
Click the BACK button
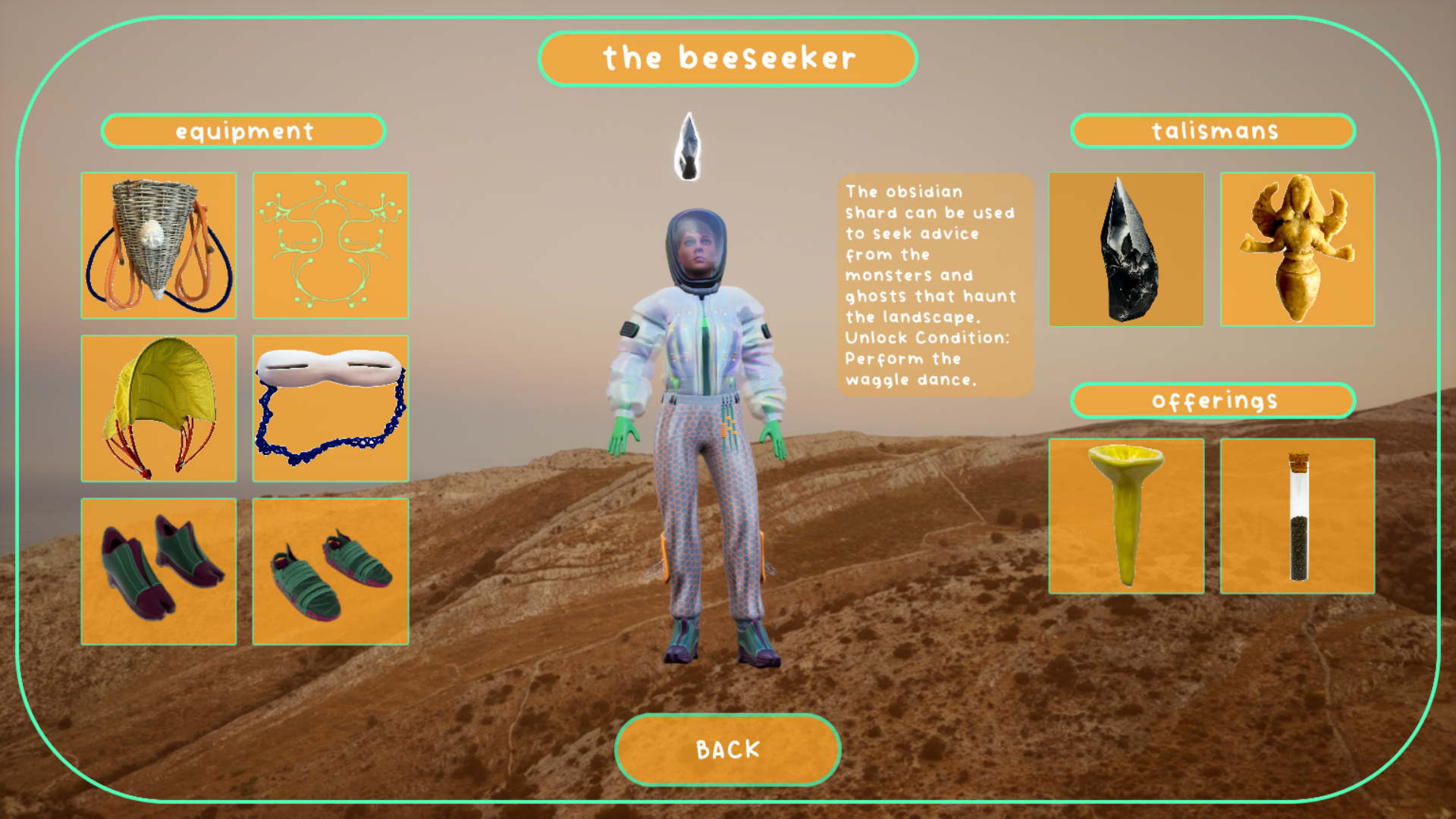coord(727,749)
